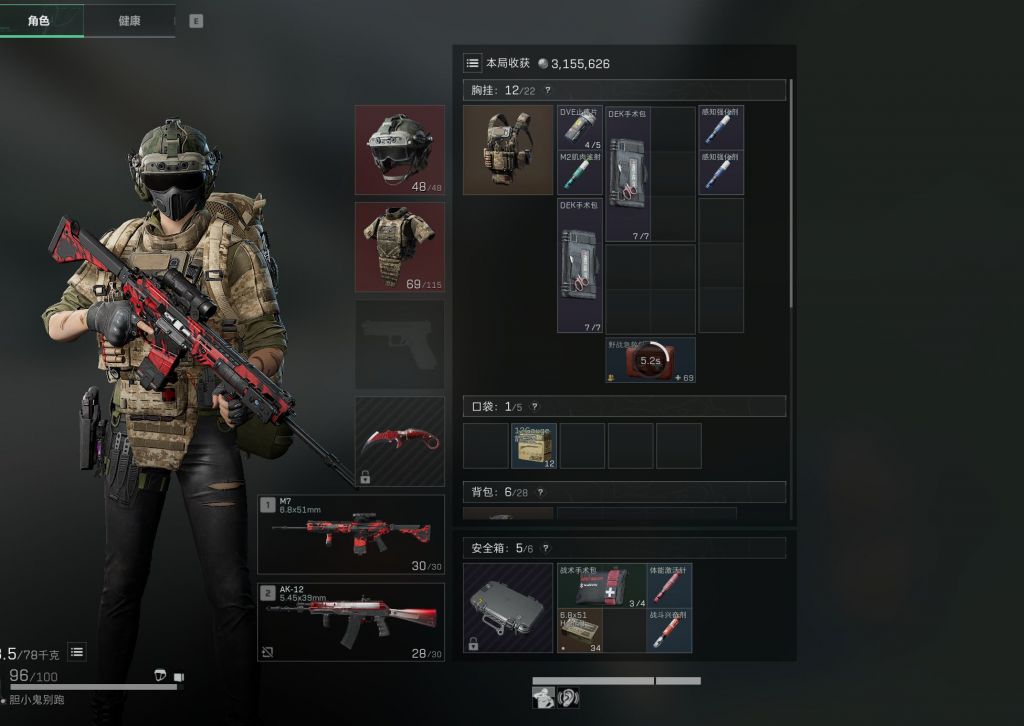The height and width of the screenshot is (726, 1024).
Task: Click the red karambit knife slot
Action: [x=399, y=441]
